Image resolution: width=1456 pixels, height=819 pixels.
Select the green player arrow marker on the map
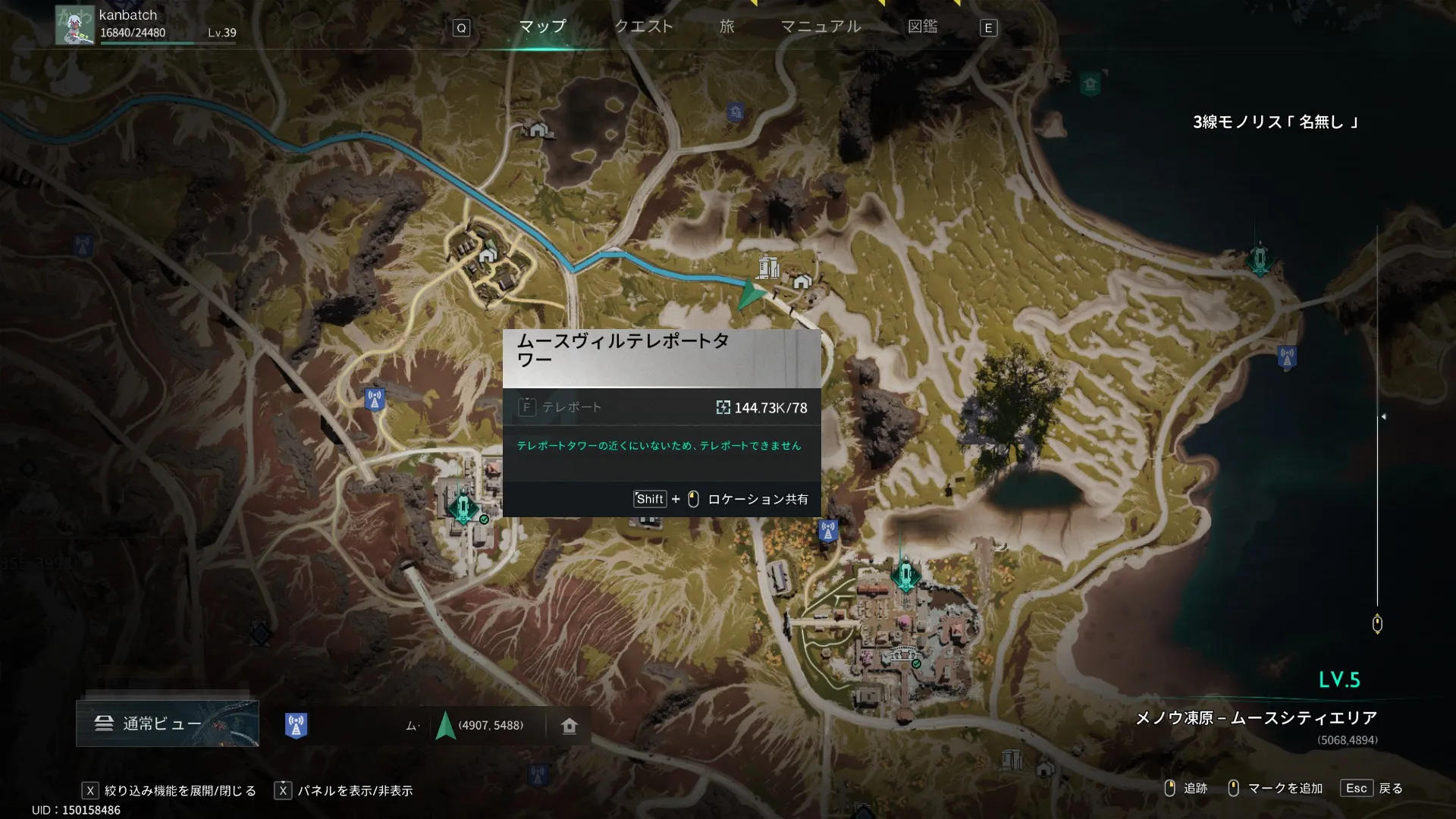(x=750, y=294)
